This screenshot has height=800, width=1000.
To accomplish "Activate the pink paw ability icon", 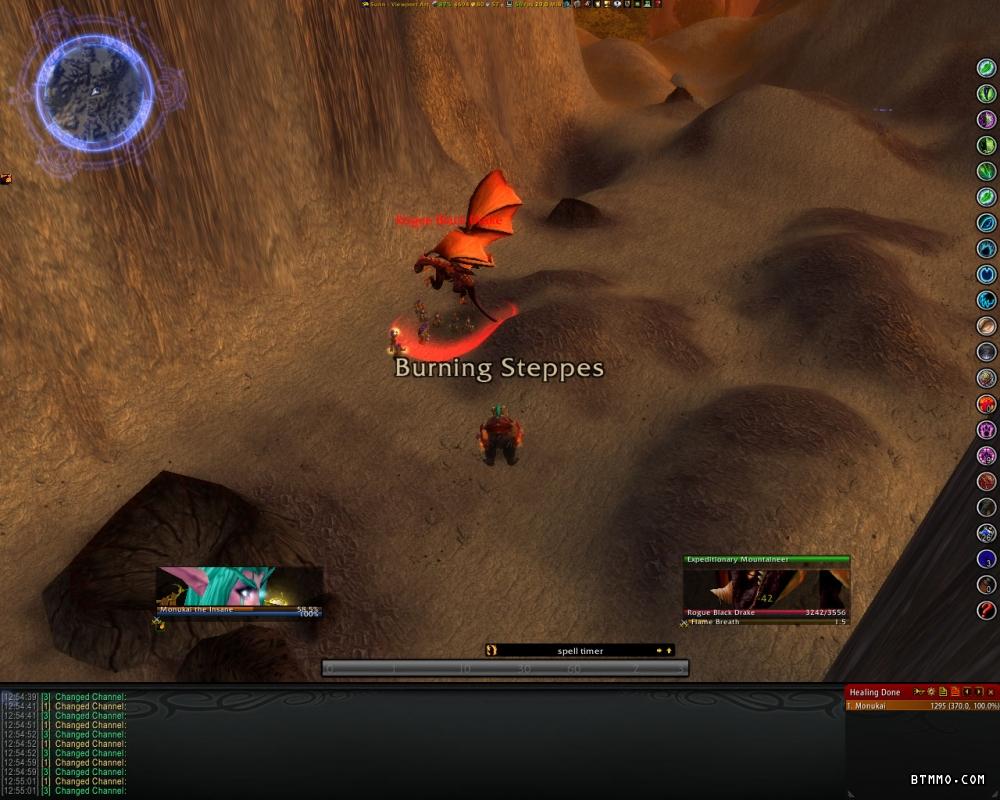I will pyautogui.click(x=986, y=430).
